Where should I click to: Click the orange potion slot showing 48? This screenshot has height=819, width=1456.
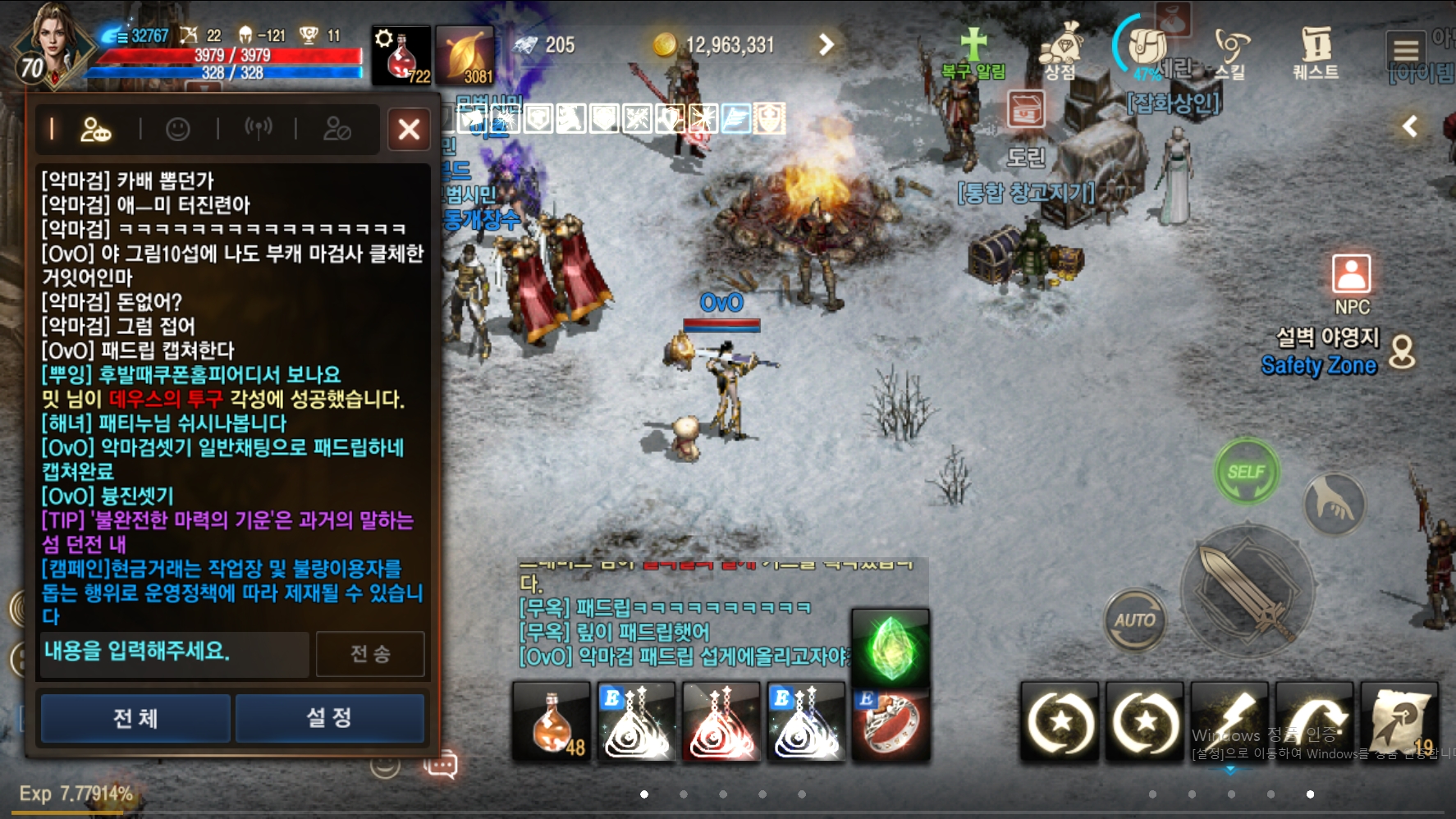pos(550,722)
